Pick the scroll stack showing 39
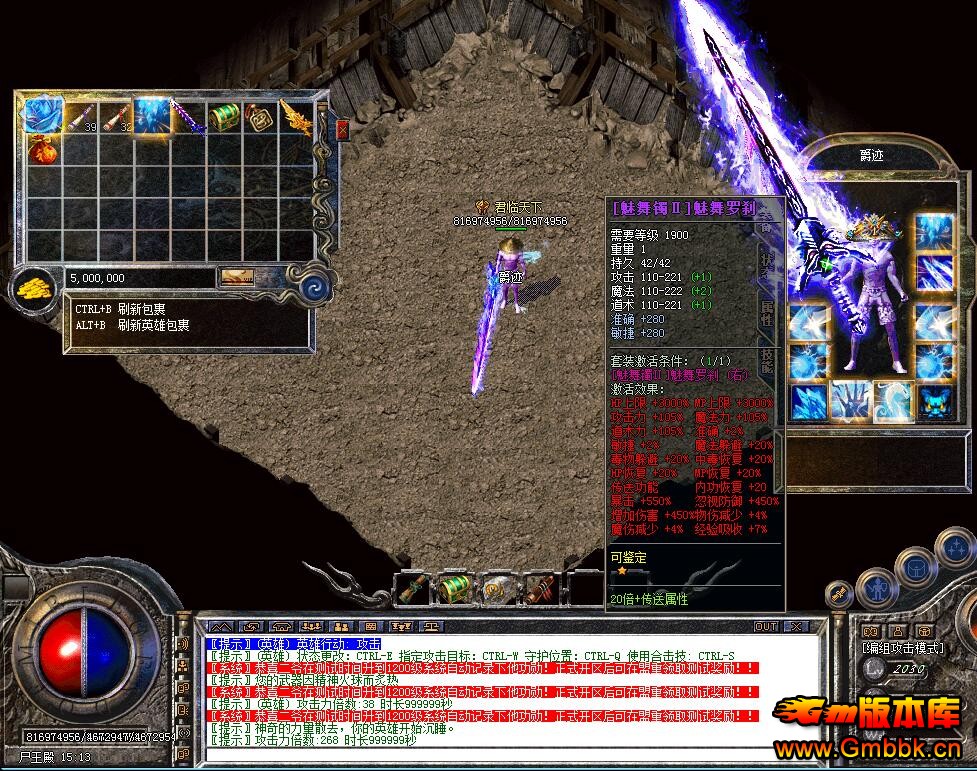 (81, 117)
